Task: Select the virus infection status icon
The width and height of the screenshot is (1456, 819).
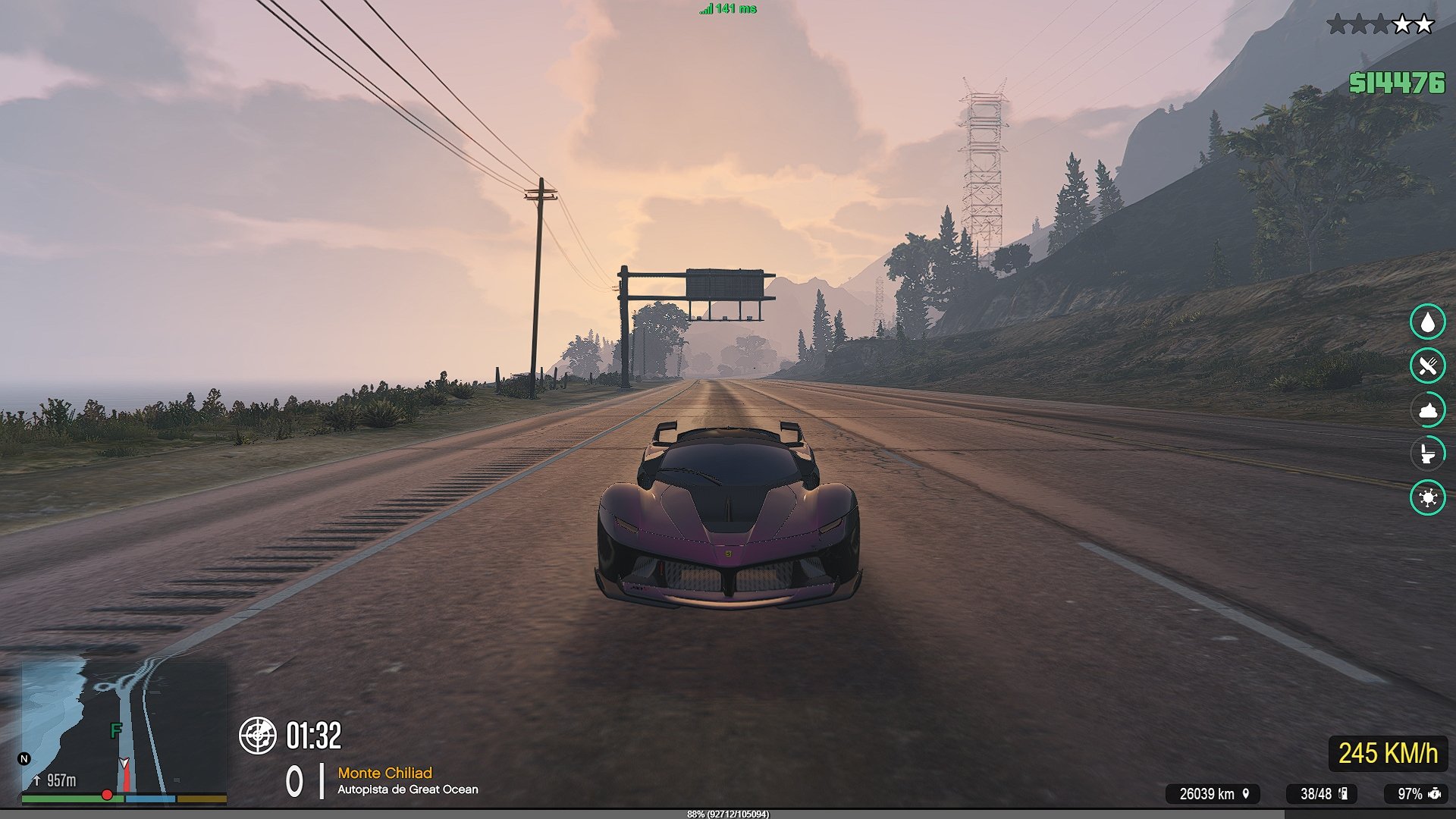Action: (x=1427, y=497)
